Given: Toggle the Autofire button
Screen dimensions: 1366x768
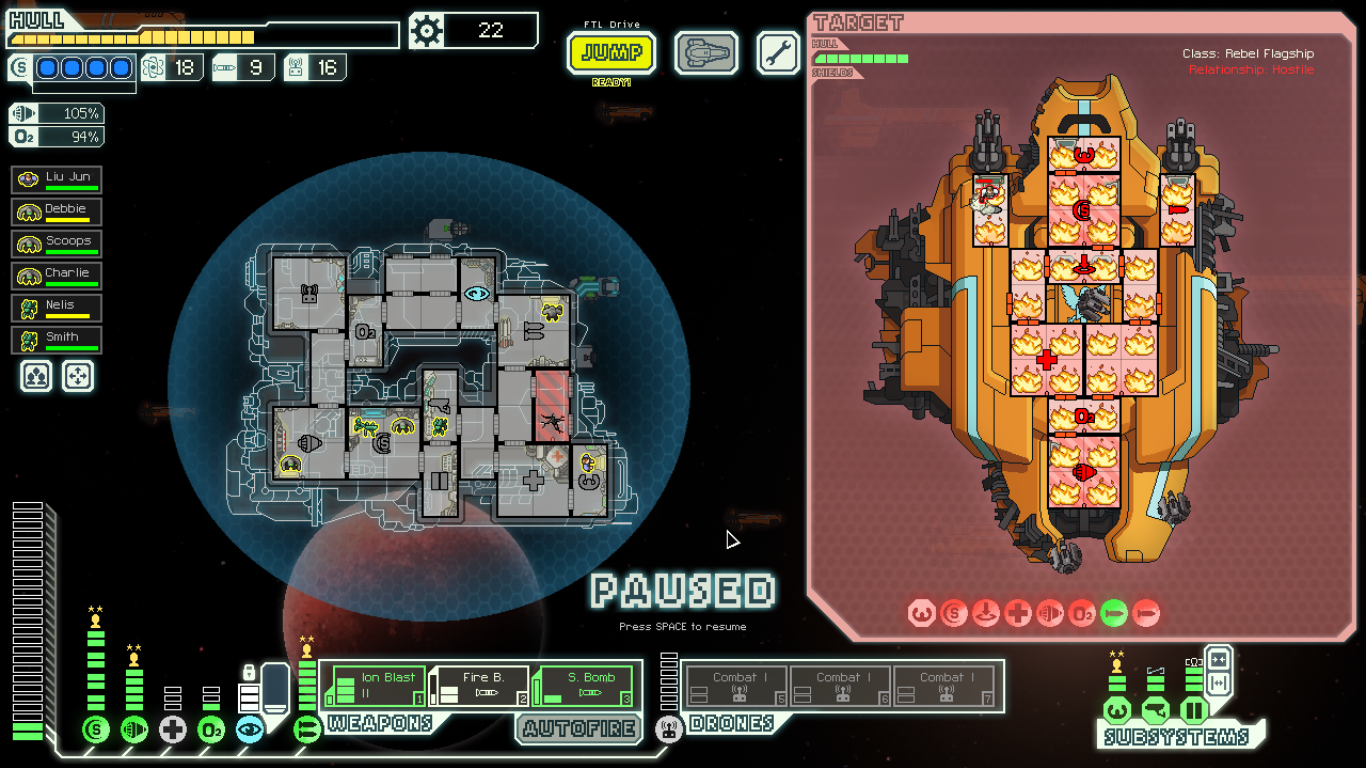Looking at the screenshot, I should 579,729.
